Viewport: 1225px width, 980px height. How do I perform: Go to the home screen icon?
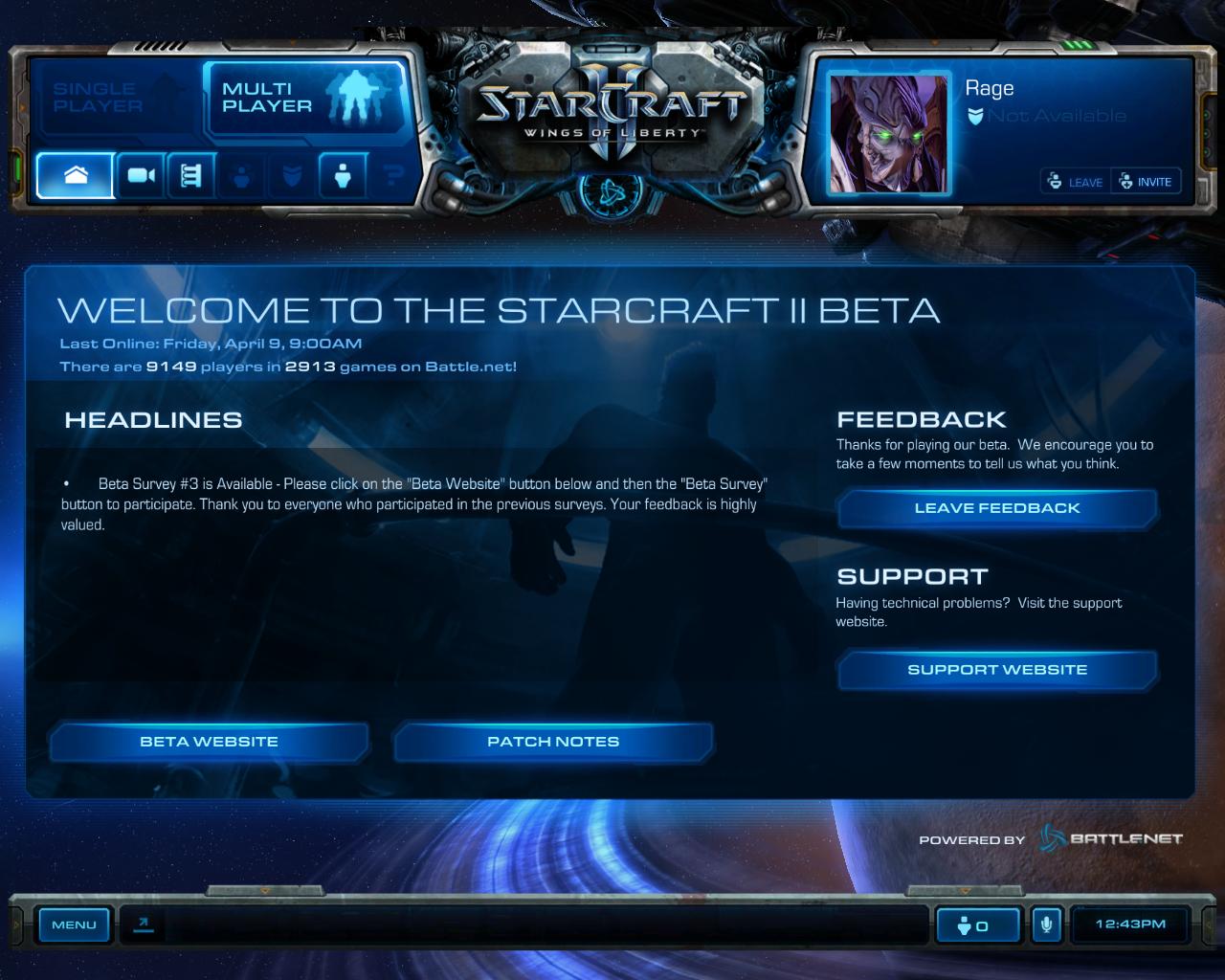click(x=76, y=176)
